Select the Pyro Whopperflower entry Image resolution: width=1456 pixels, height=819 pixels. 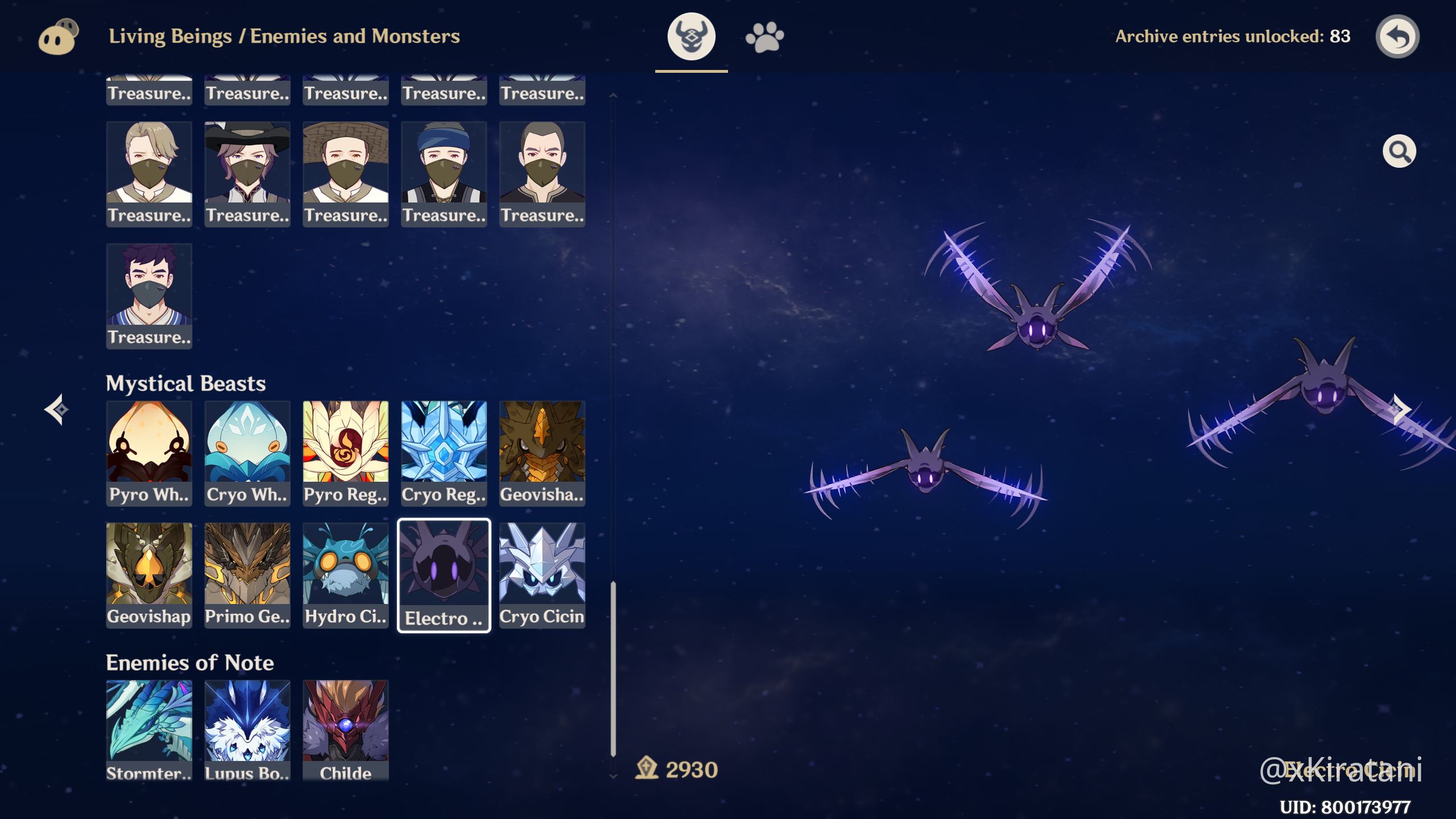[x=149, y=453]
